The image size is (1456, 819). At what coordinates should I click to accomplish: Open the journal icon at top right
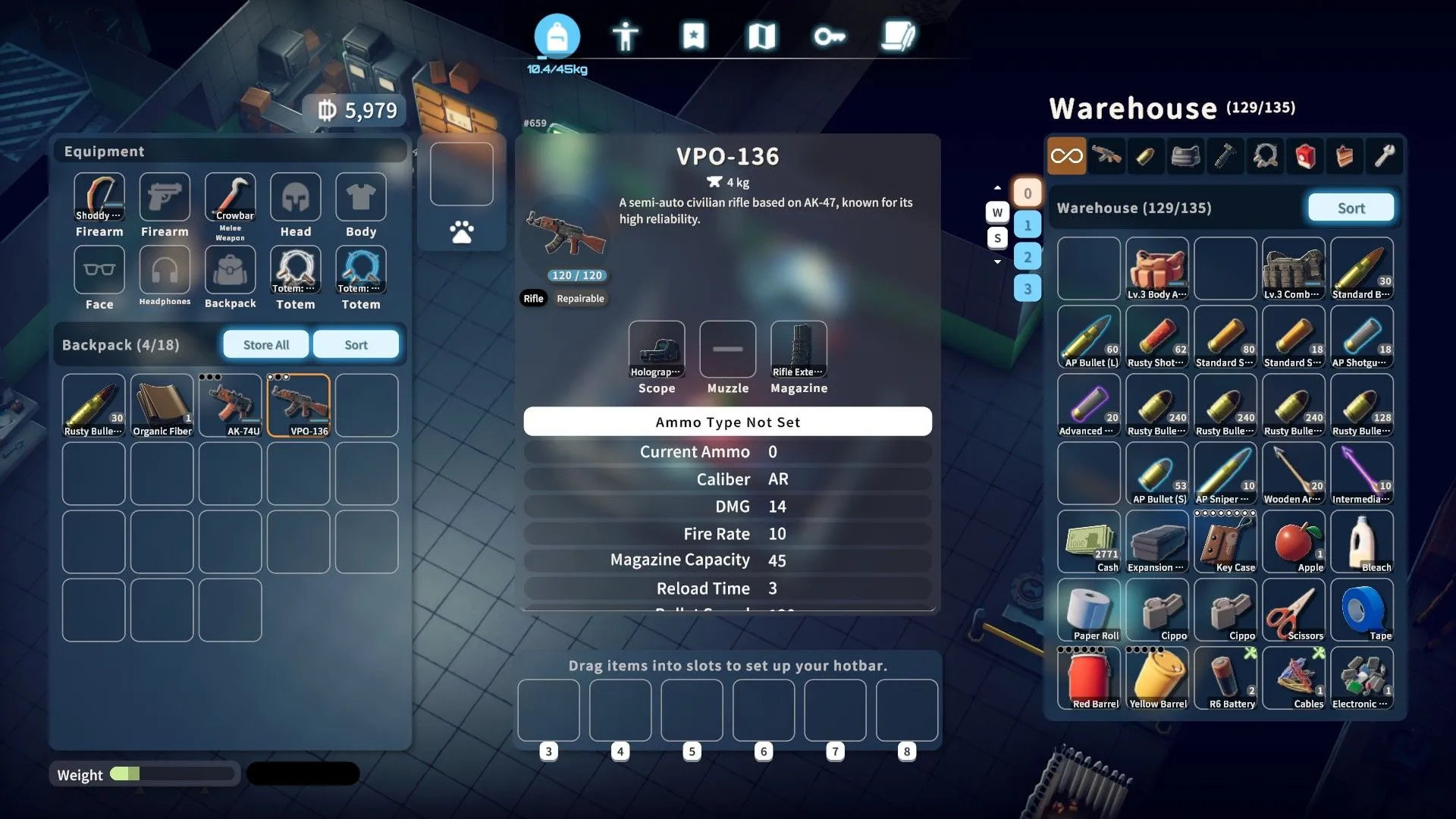pyautogui.click(x=898, y=34)
